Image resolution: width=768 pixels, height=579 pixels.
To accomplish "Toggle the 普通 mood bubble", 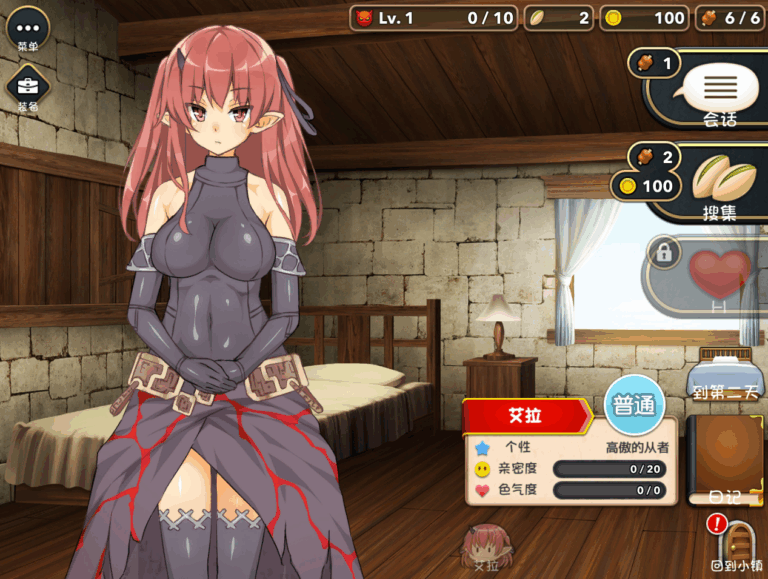I will (x=635, y=407).
